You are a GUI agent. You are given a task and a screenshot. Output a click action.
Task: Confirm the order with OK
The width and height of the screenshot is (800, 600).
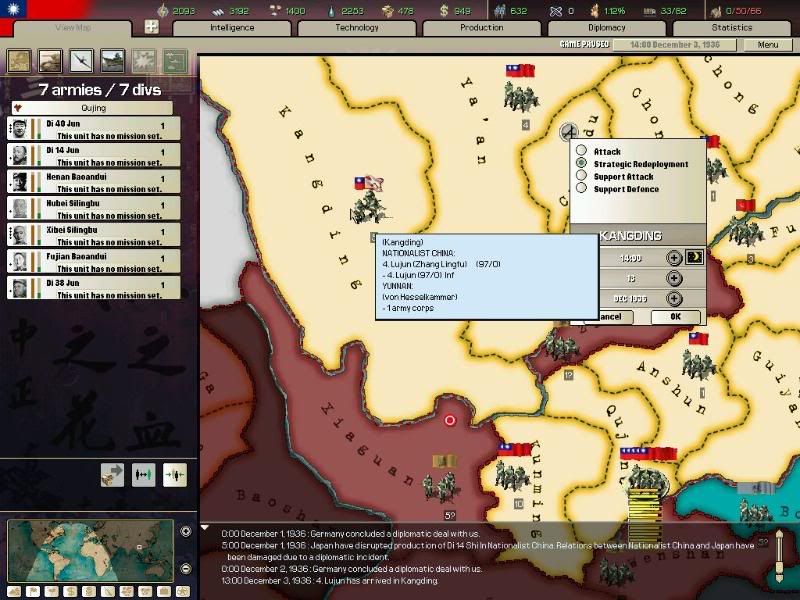(674, 317)
